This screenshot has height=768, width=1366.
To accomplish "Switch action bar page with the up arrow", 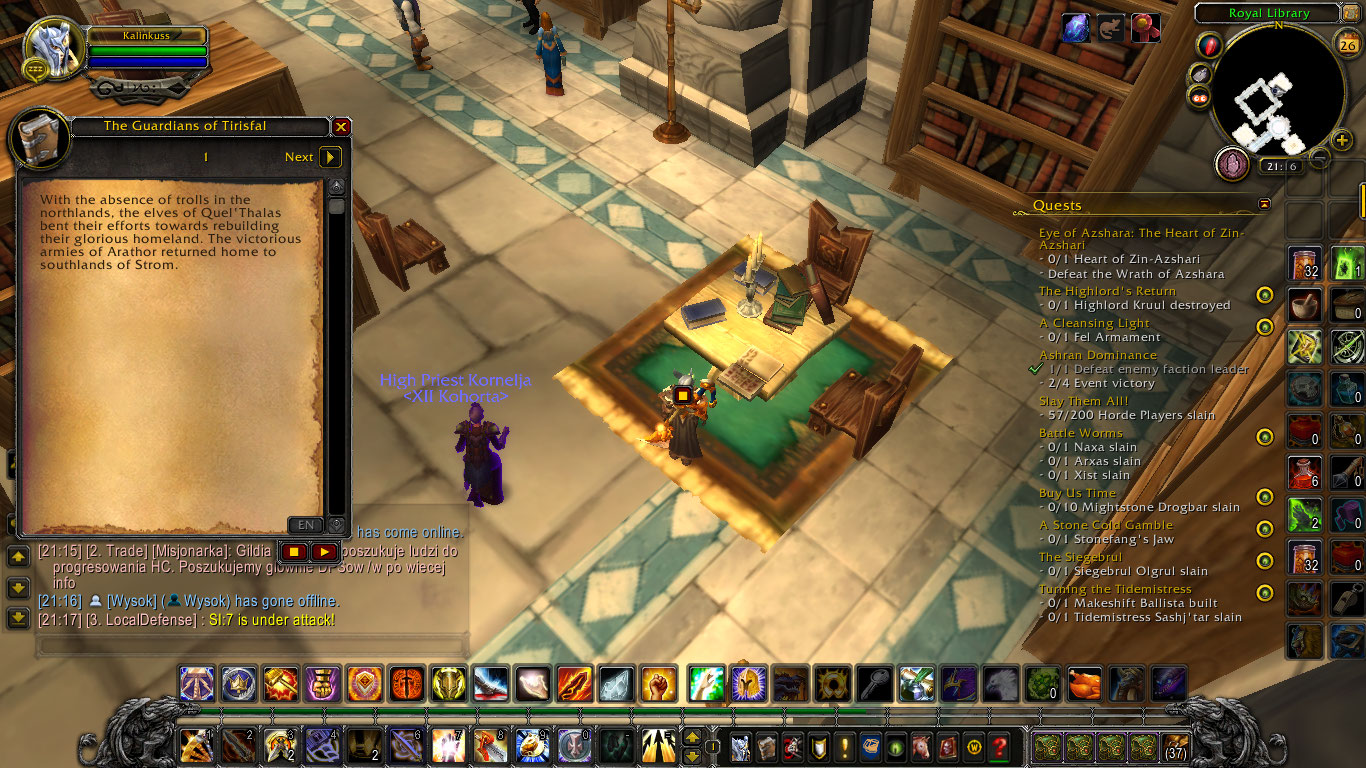I will click(692, 736).
